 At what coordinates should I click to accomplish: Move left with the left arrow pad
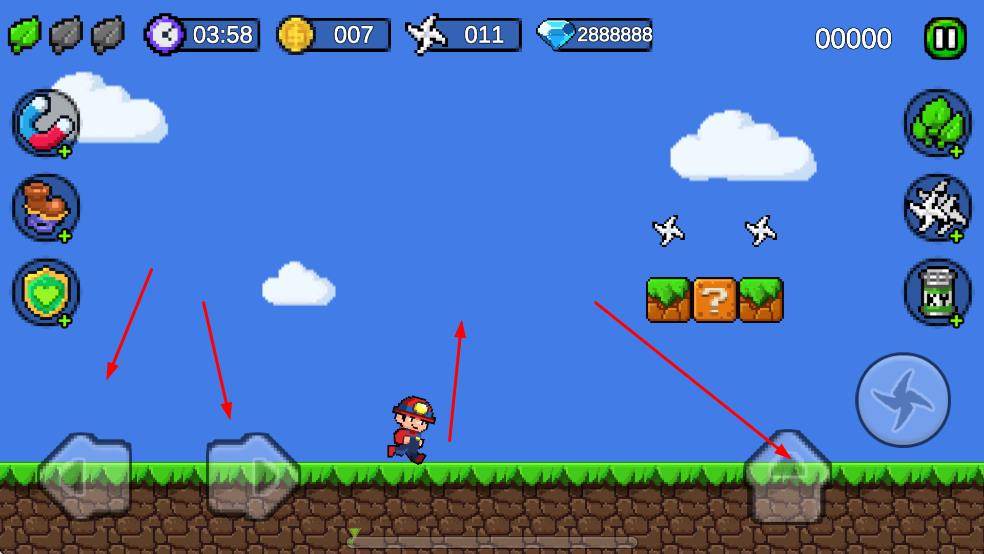tap(84, 475)
